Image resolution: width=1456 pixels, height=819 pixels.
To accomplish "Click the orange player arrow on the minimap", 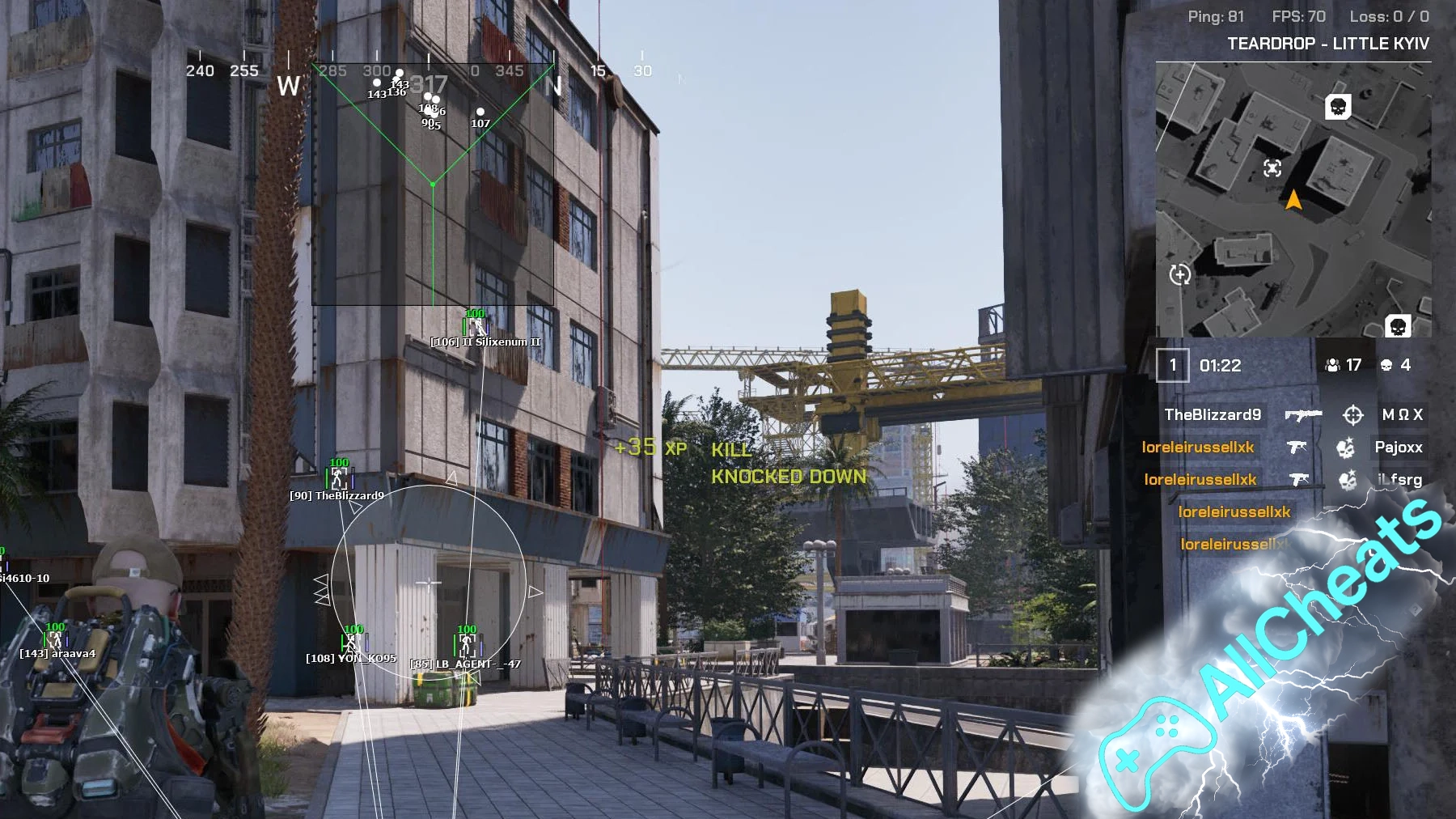I will click(1293, 199).
